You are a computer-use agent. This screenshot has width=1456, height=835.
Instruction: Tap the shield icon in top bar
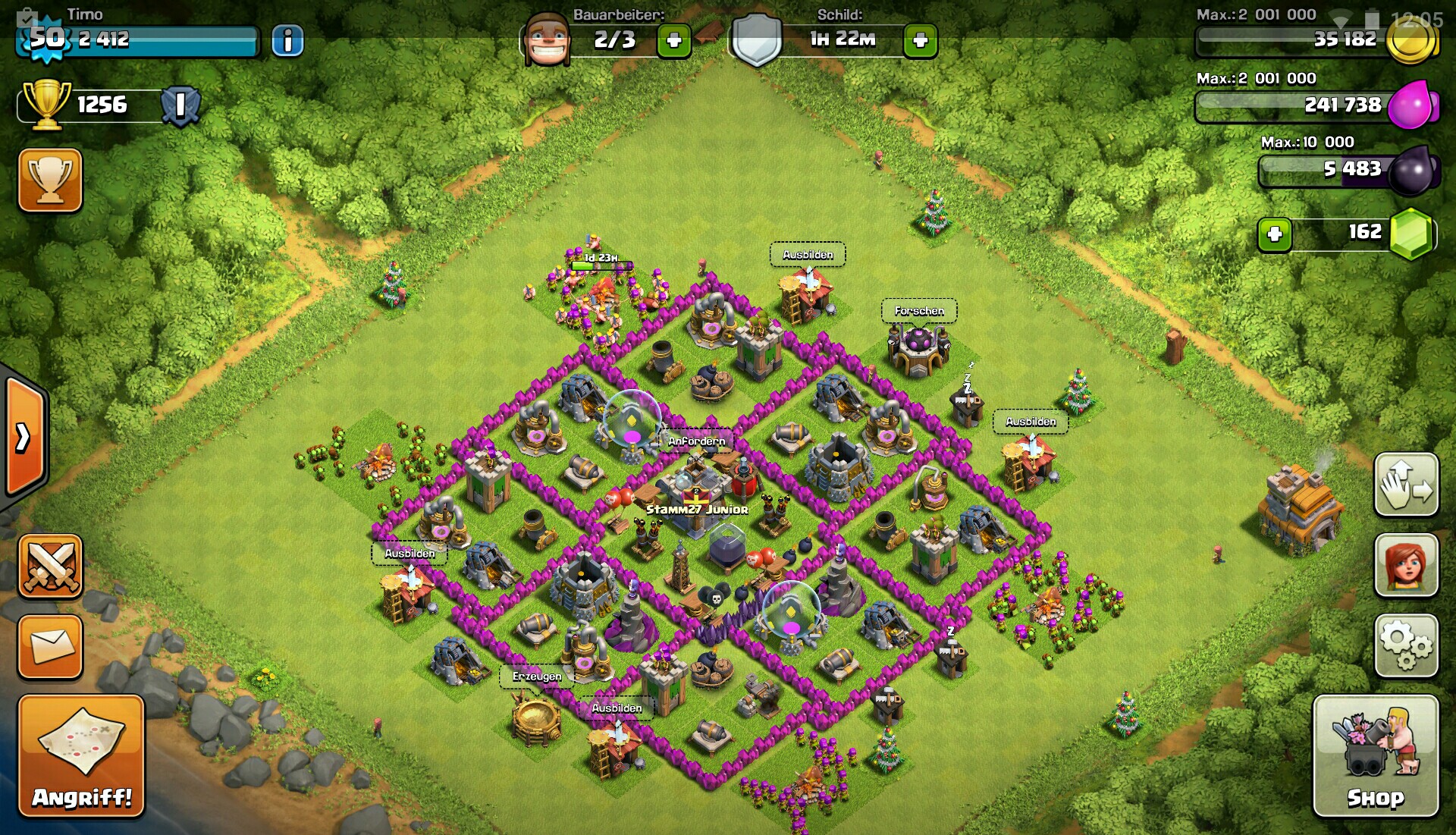click(756, 39)
